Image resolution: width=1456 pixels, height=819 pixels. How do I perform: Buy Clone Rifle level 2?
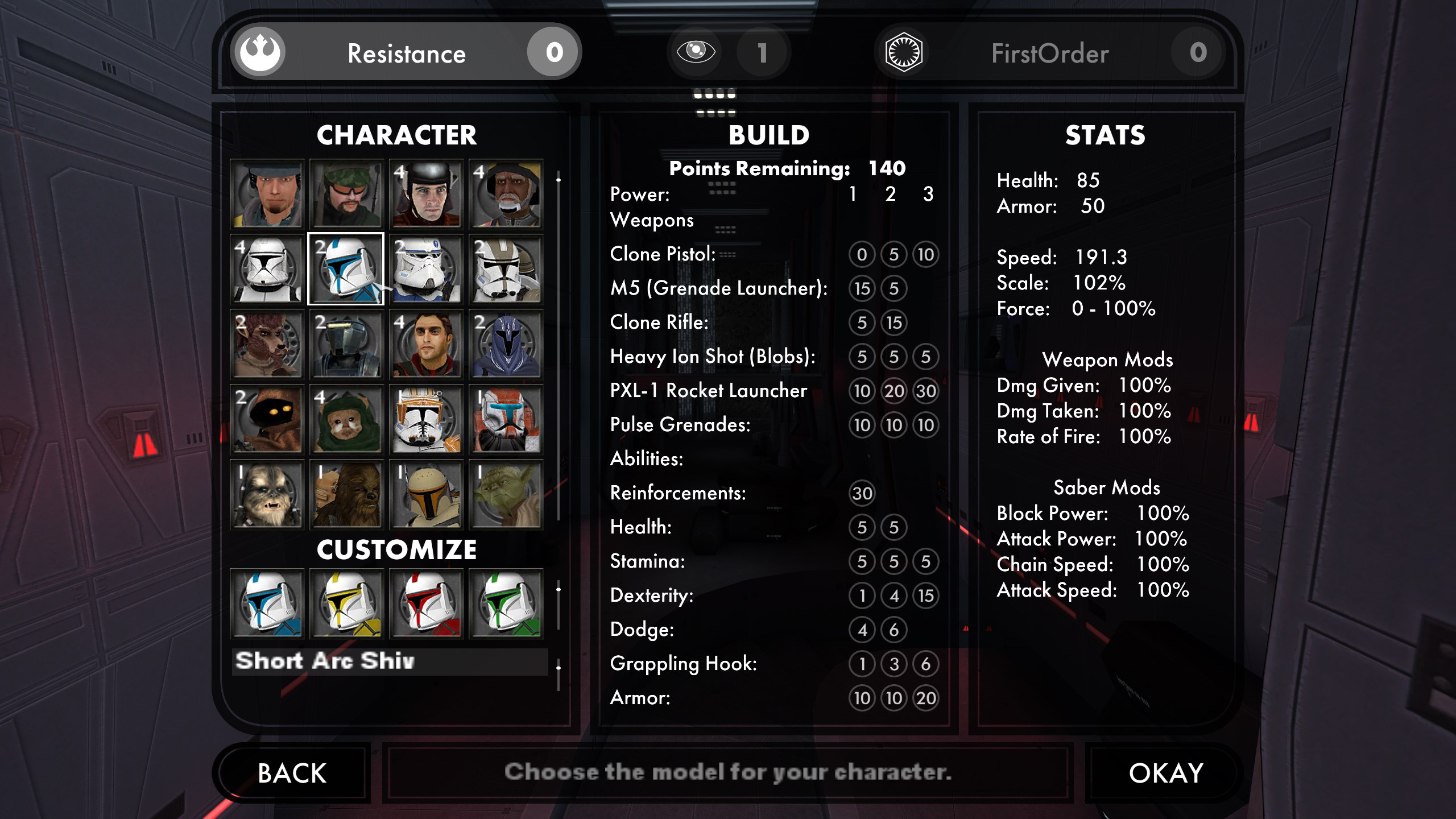point(894,322)
